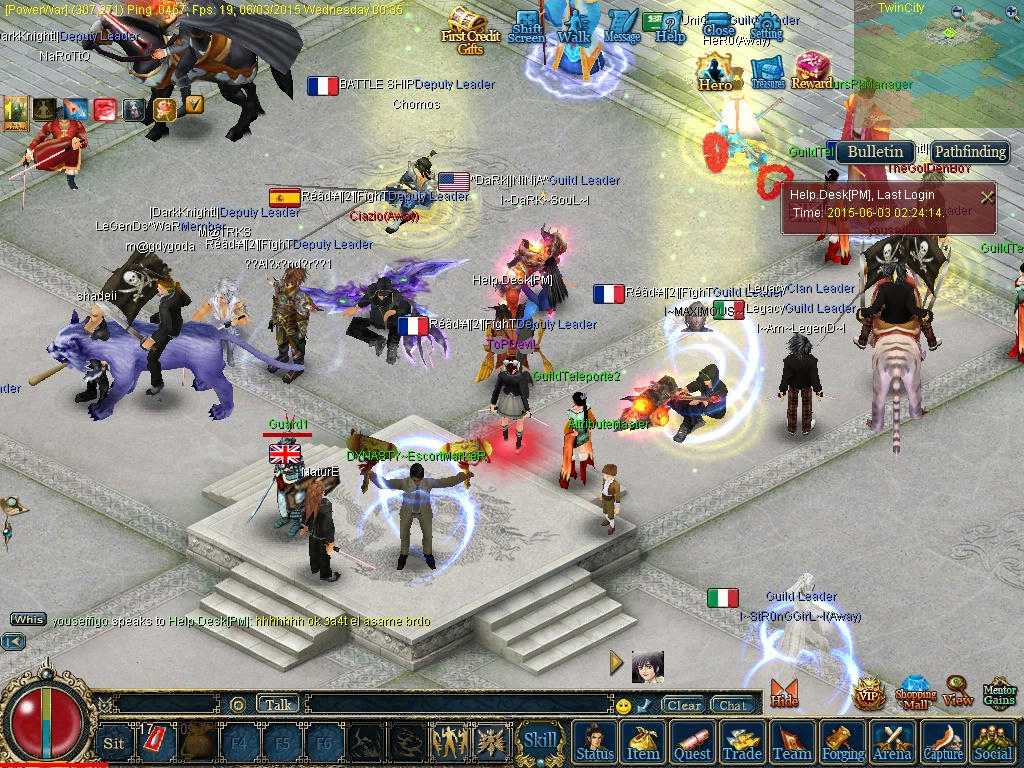Screen dimensions: 1024x768
Task: Open the Message menu
Action: (622, 26)
